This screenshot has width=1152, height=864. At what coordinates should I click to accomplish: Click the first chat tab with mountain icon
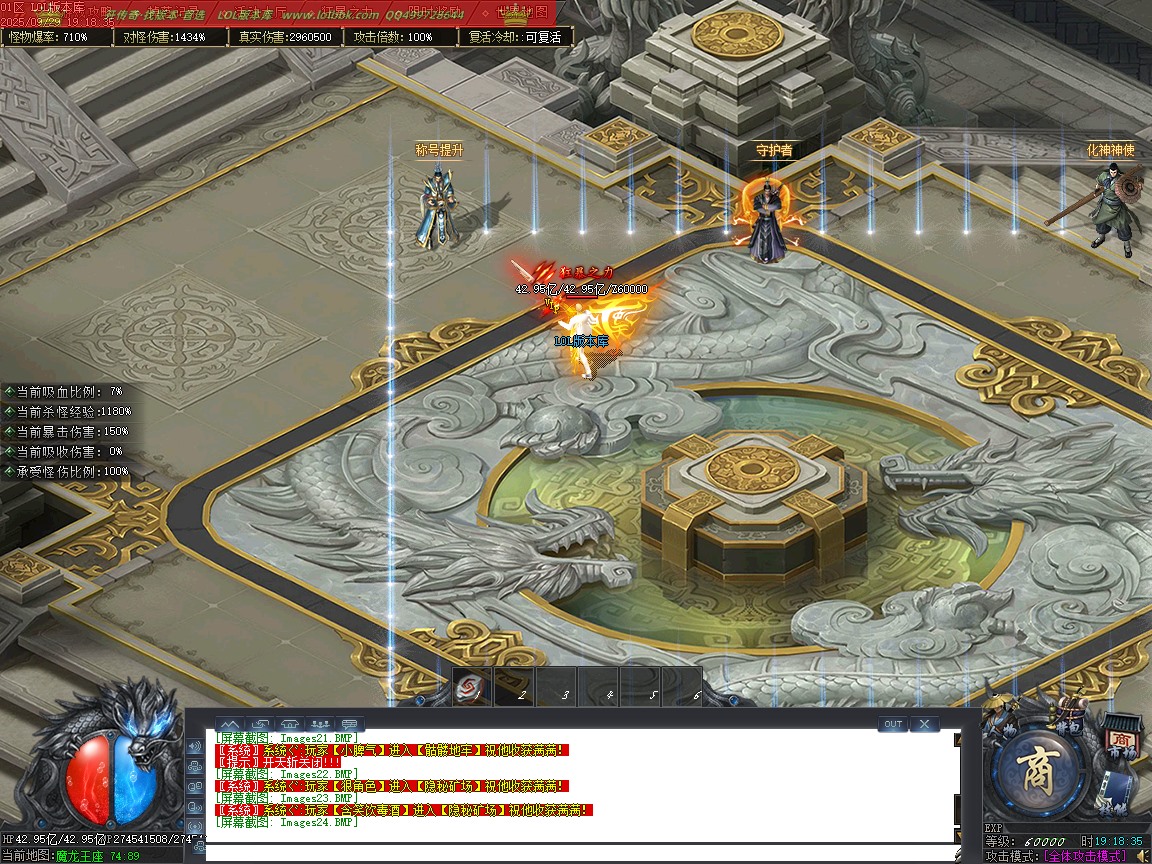(231, 724)
